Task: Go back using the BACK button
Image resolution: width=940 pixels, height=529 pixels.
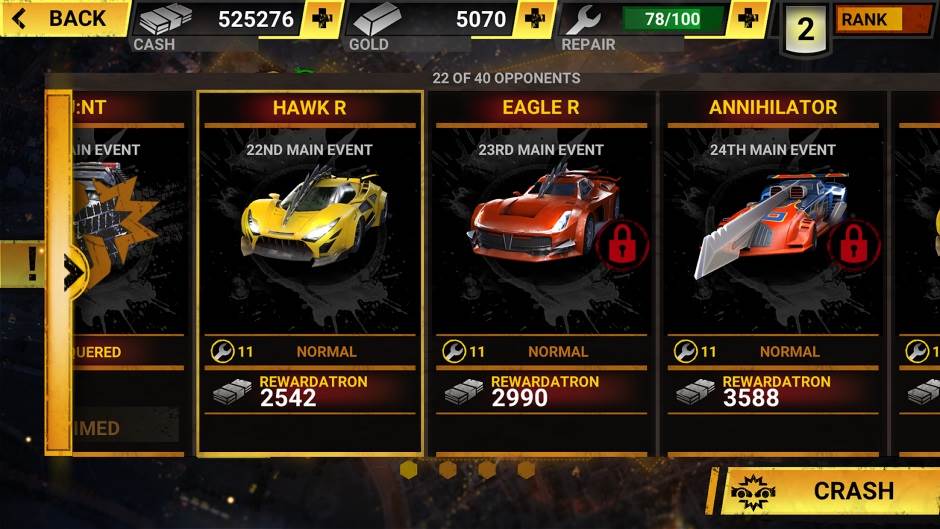Action: tap(62, 18)
